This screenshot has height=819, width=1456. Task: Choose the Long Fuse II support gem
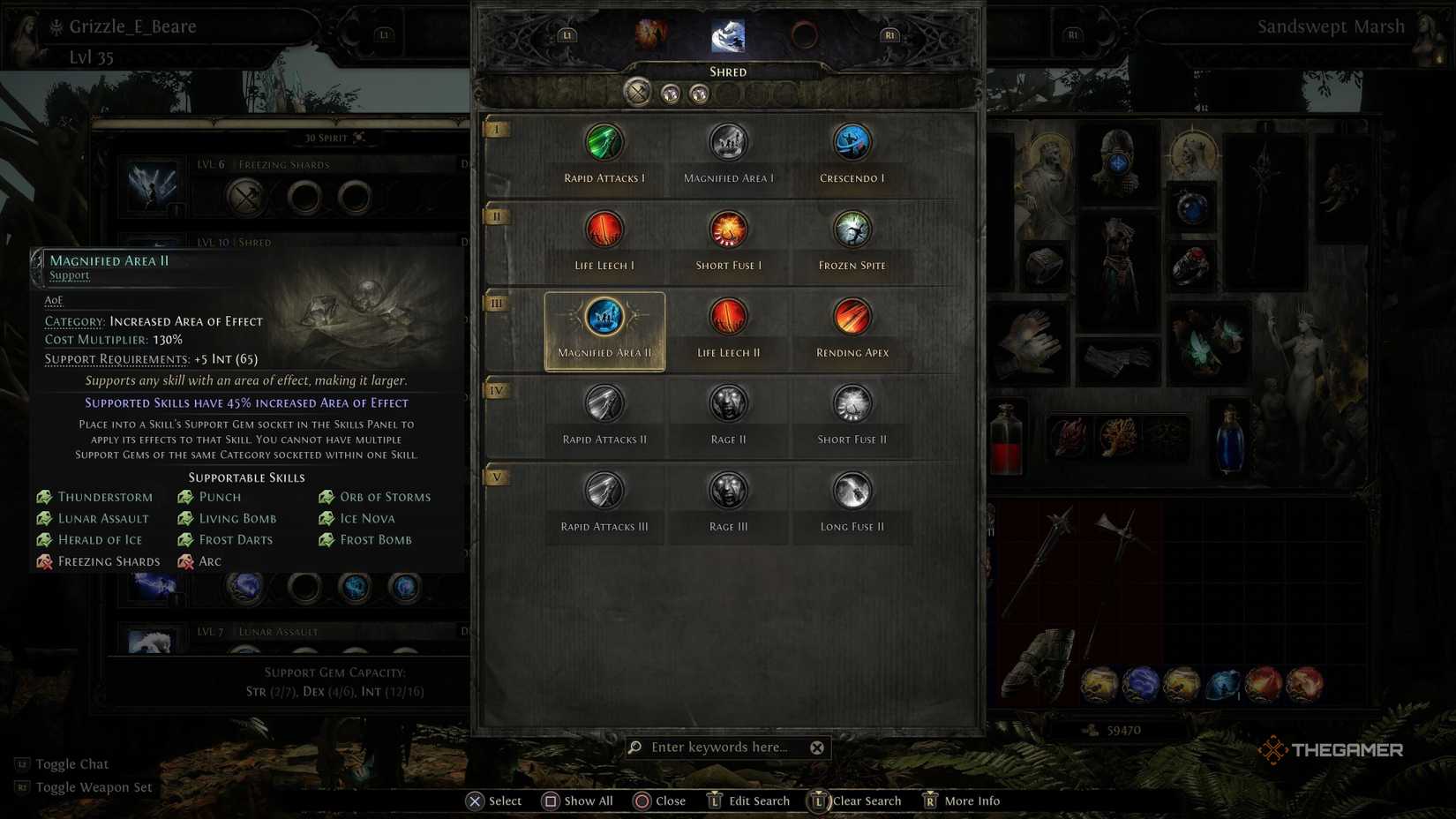pyautogui.click(x=851, y=490)
